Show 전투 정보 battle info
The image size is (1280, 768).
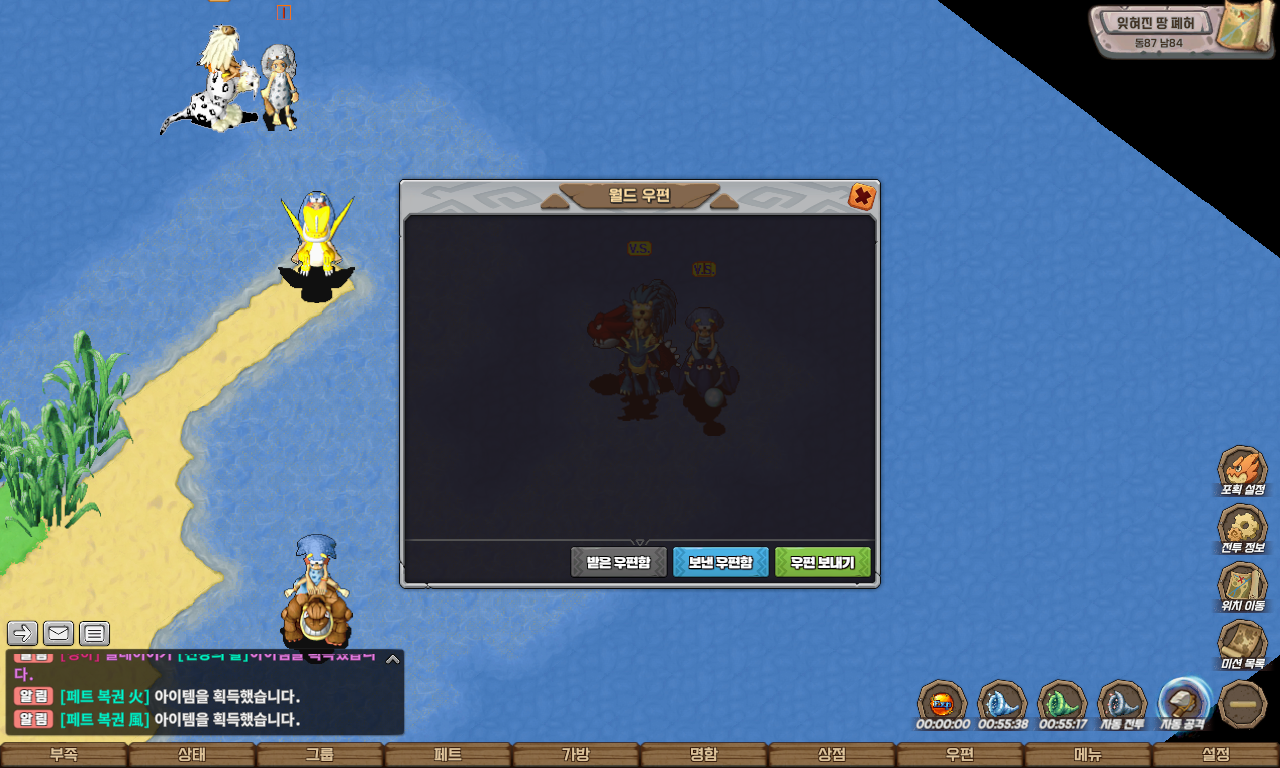click(1242, 528)
